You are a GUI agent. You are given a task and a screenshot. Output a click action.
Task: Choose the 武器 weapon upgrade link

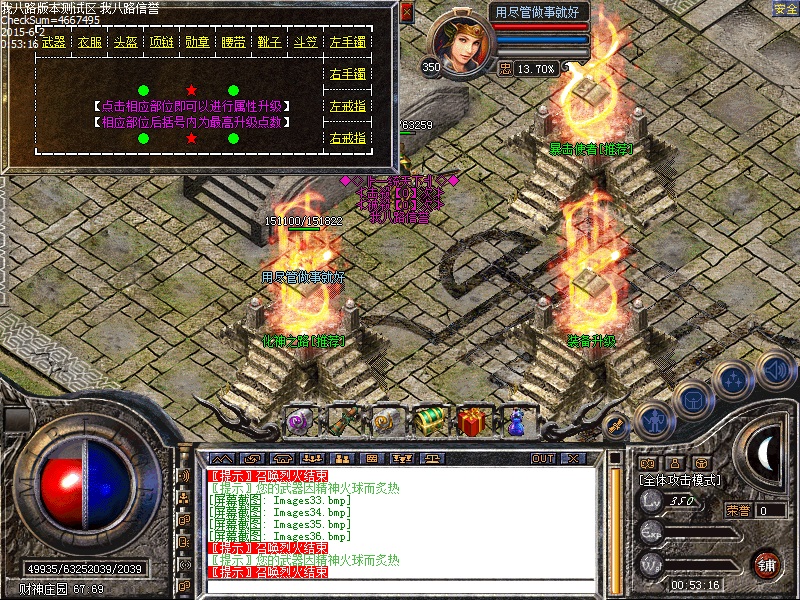(x=54, y=43)
